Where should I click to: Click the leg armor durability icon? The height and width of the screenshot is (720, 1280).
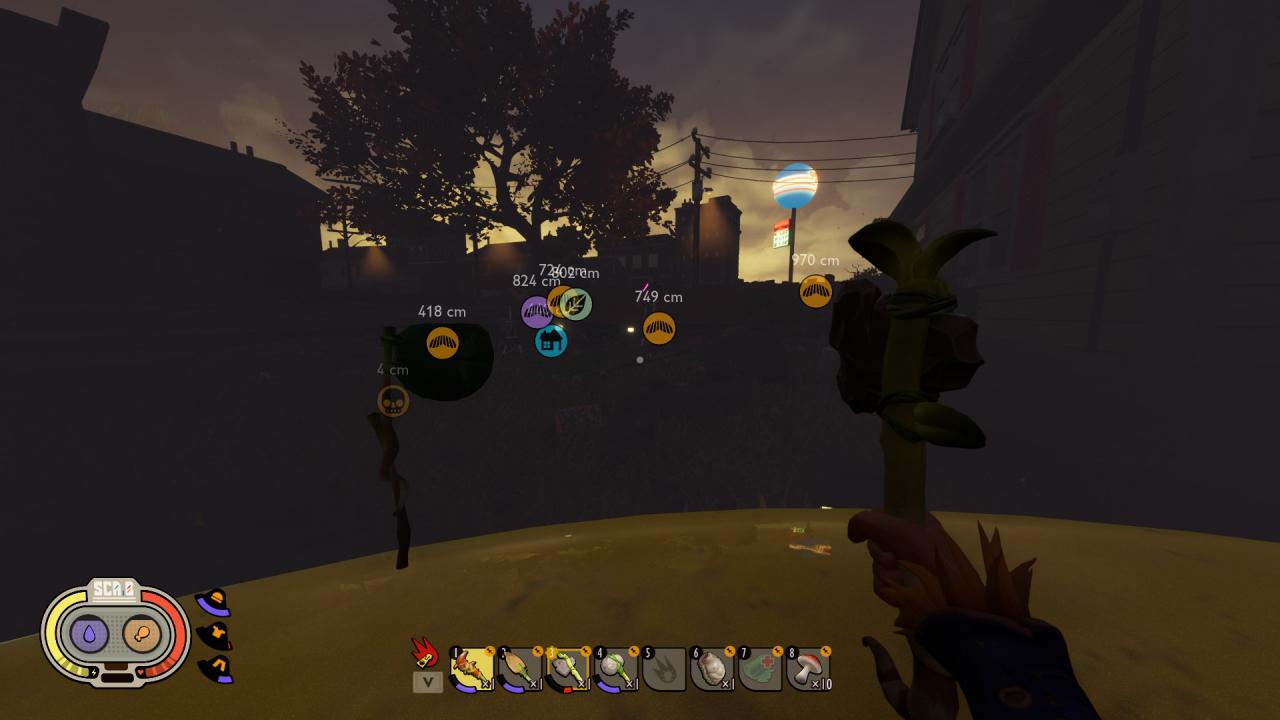click(215, 668)
